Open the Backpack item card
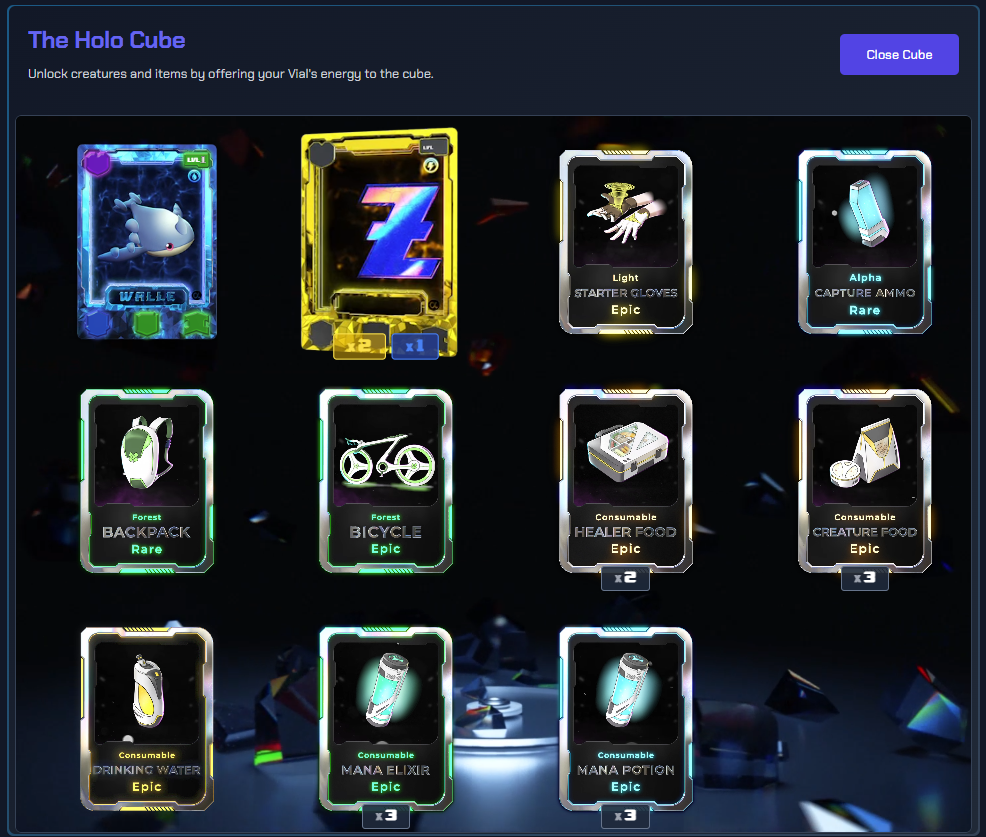 click(147, 480)
